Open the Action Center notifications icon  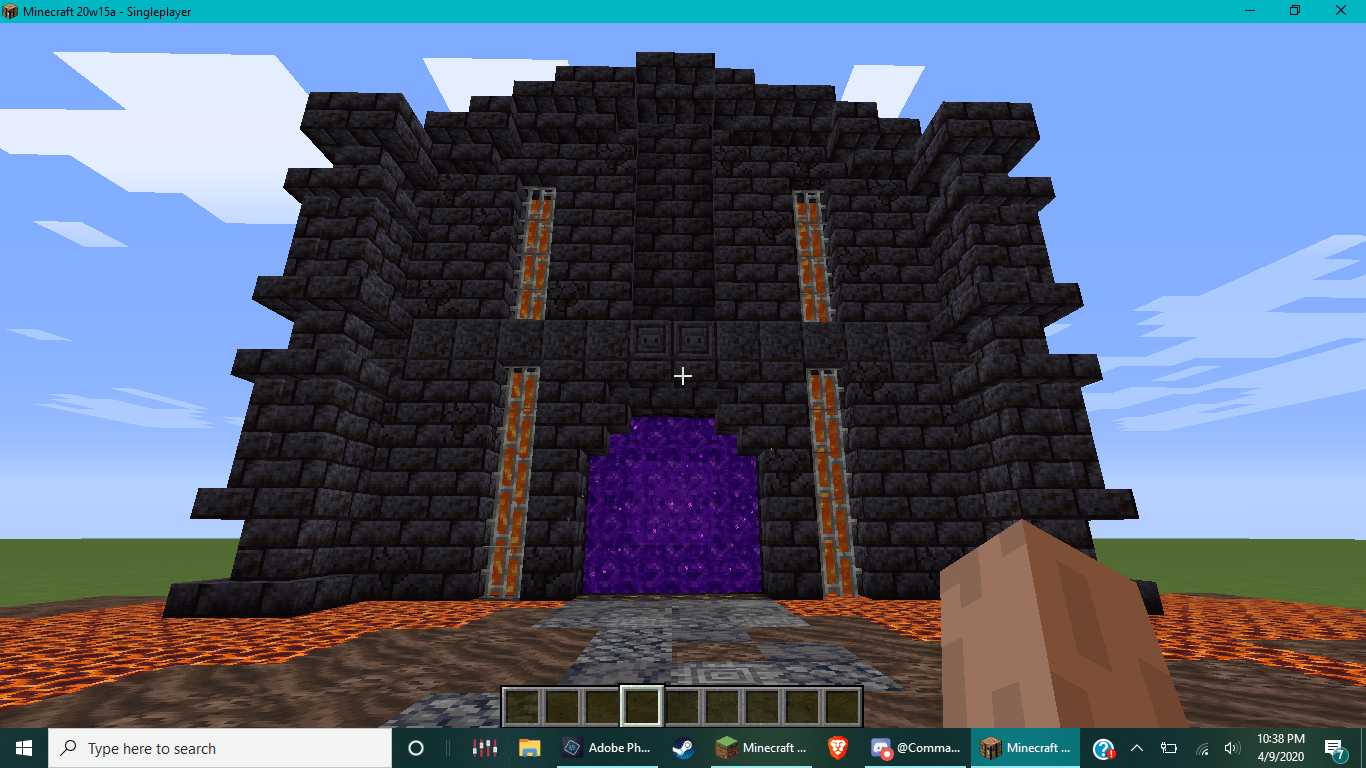click(1336, 748)
